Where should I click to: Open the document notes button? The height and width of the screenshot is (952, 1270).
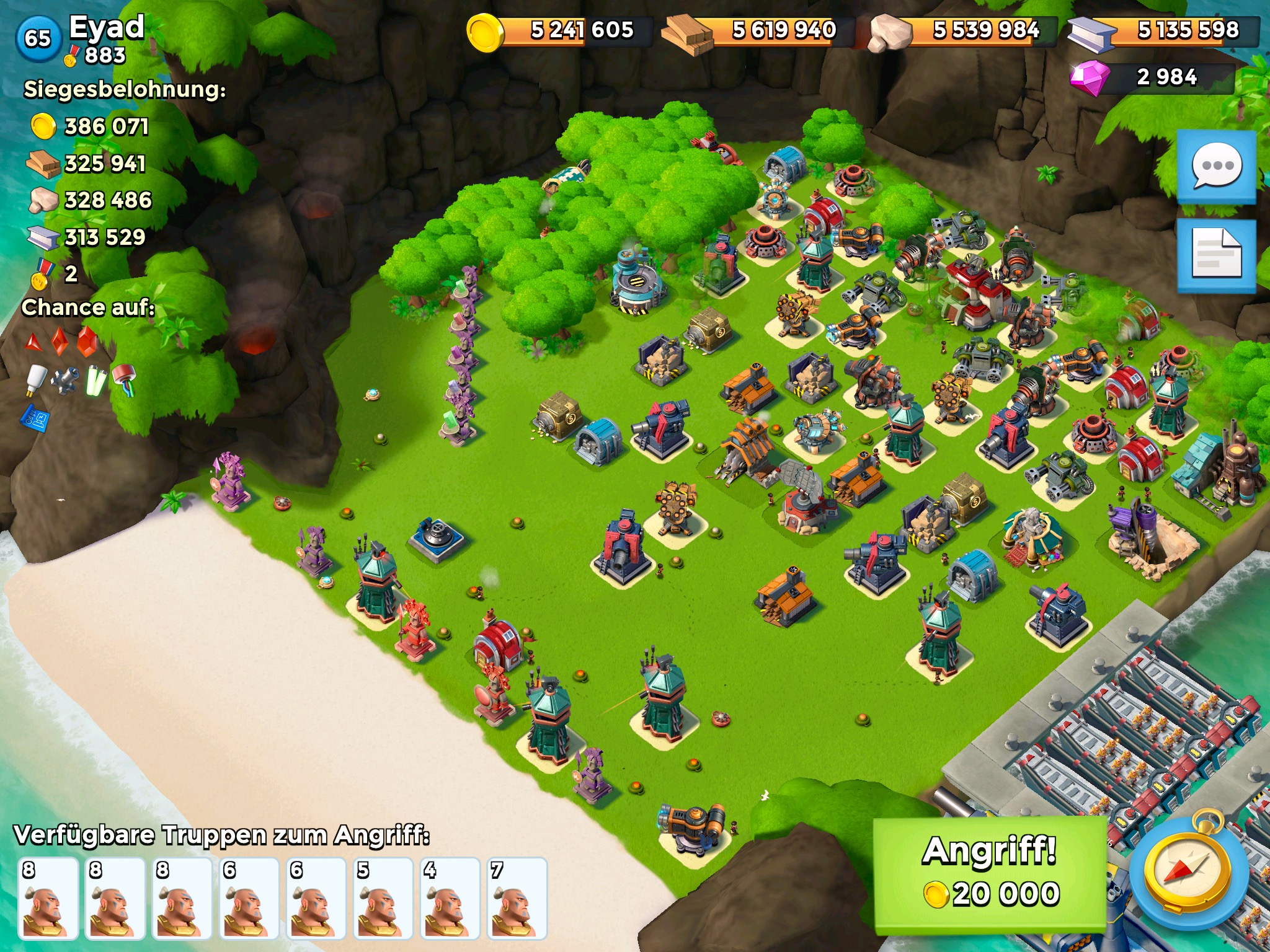pyautogui.click(x=1217, y=255)
